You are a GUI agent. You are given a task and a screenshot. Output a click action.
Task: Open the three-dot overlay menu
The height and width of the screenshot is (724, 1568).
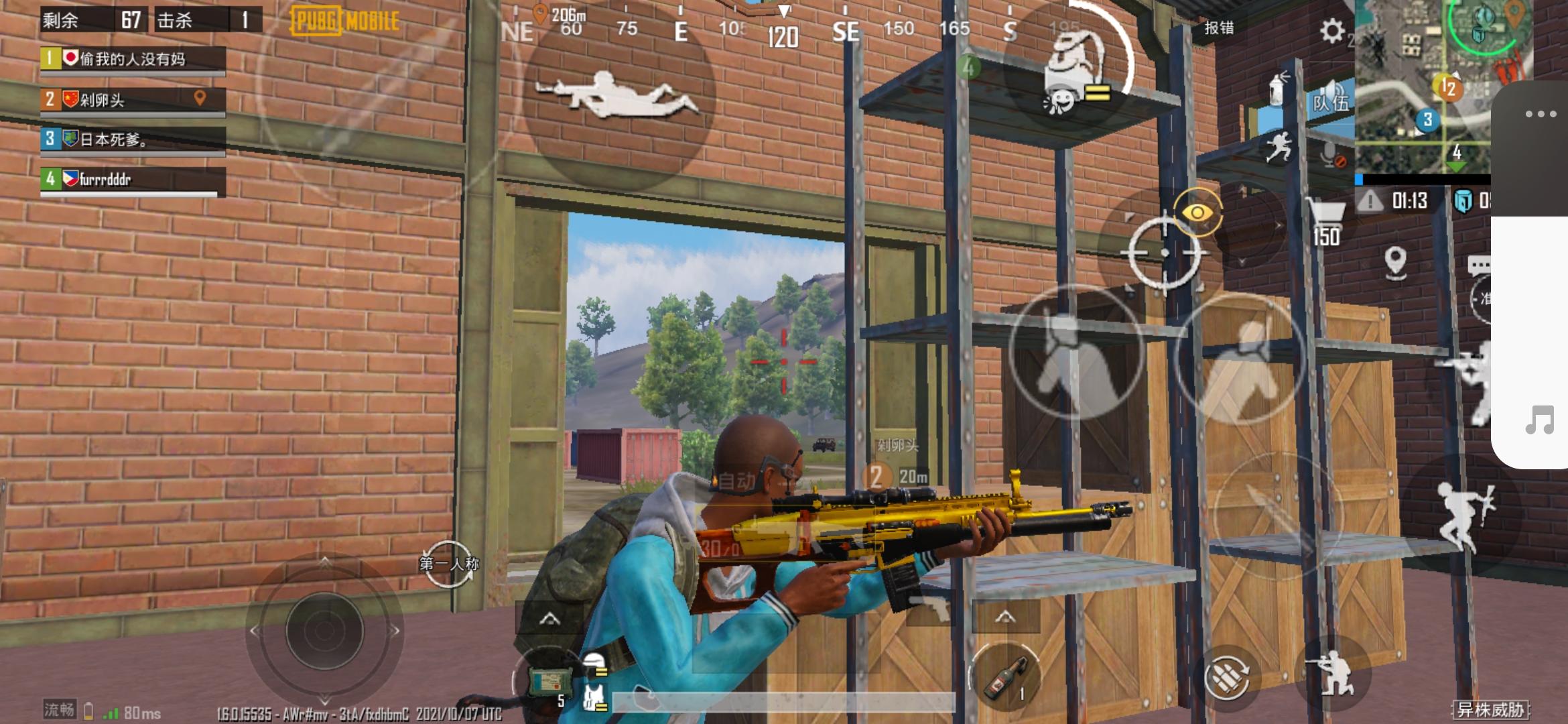pyautogui.click(x=1541, y=114)
